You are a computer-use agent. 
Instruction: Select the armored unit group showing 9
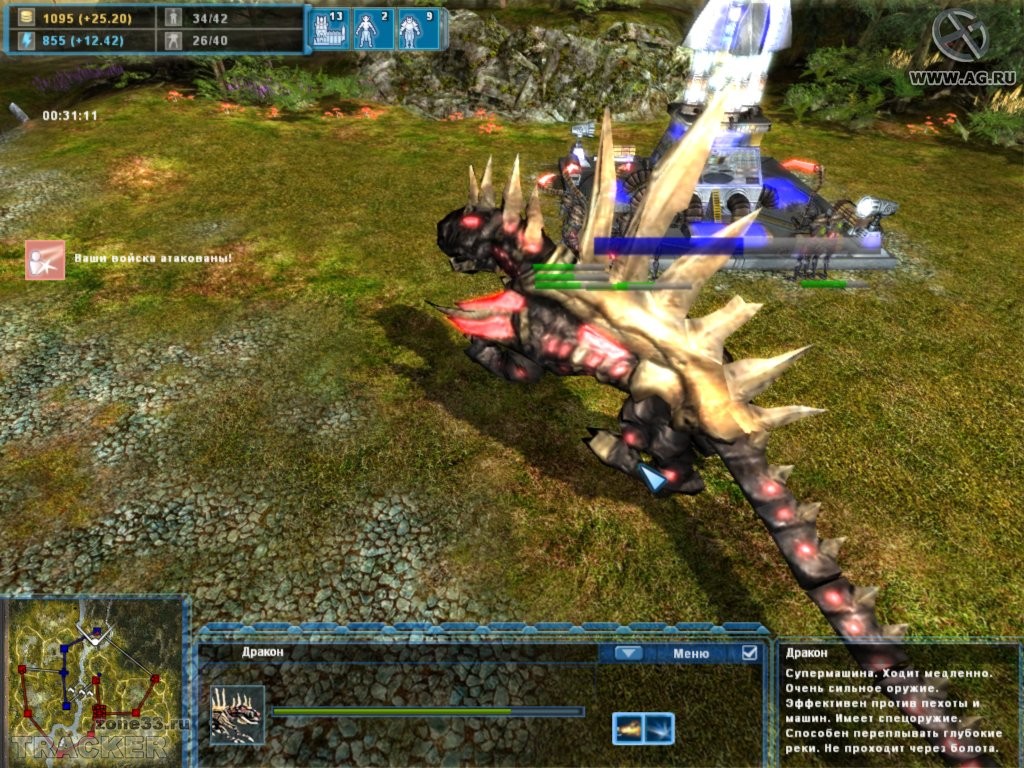[416, 30]
